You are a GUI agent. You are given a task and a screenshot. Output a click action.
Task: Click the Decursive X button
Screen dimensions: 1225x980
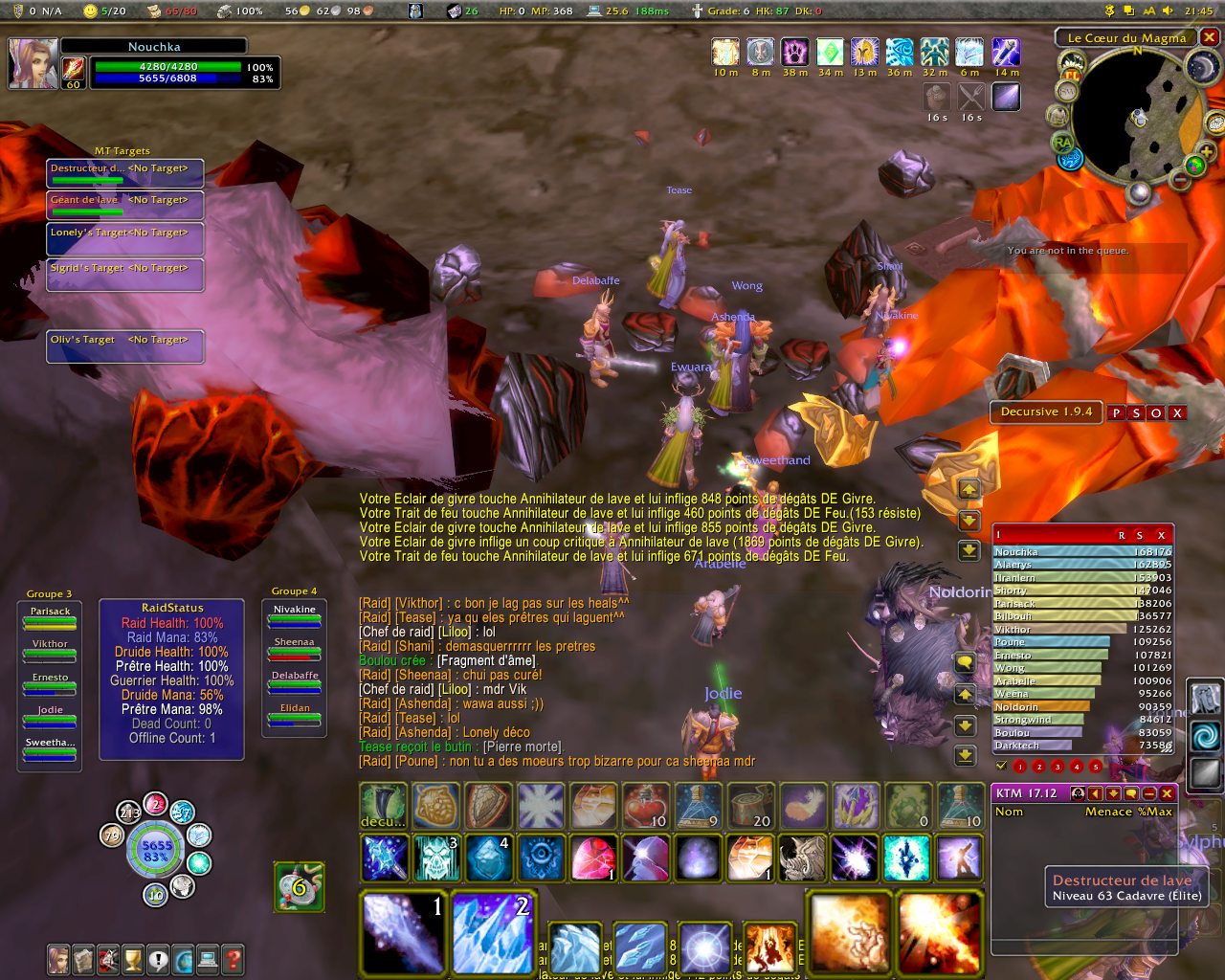point(1177,412)
